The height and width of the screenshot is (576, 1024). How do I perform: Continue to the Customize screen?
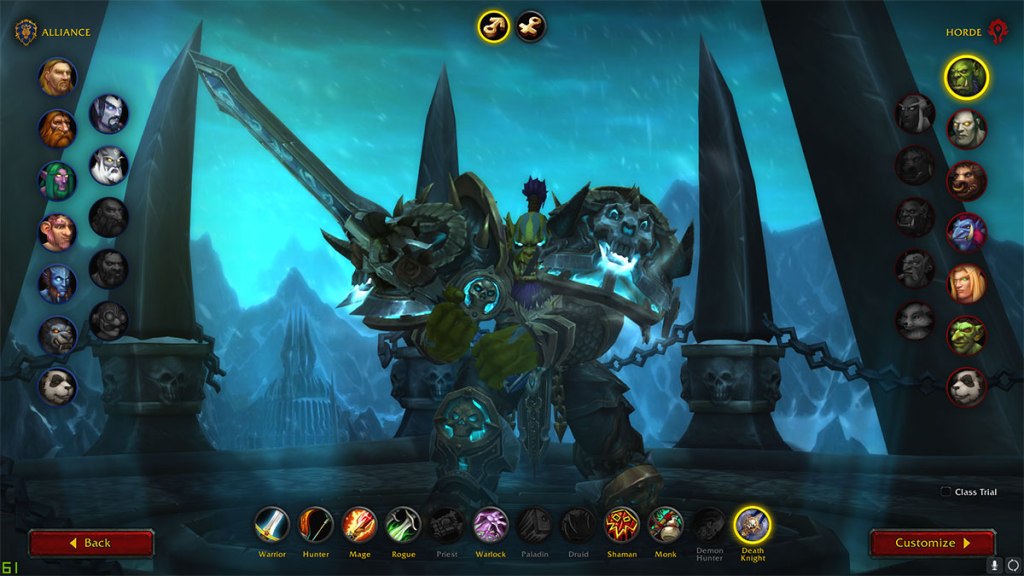pos(932,543)
